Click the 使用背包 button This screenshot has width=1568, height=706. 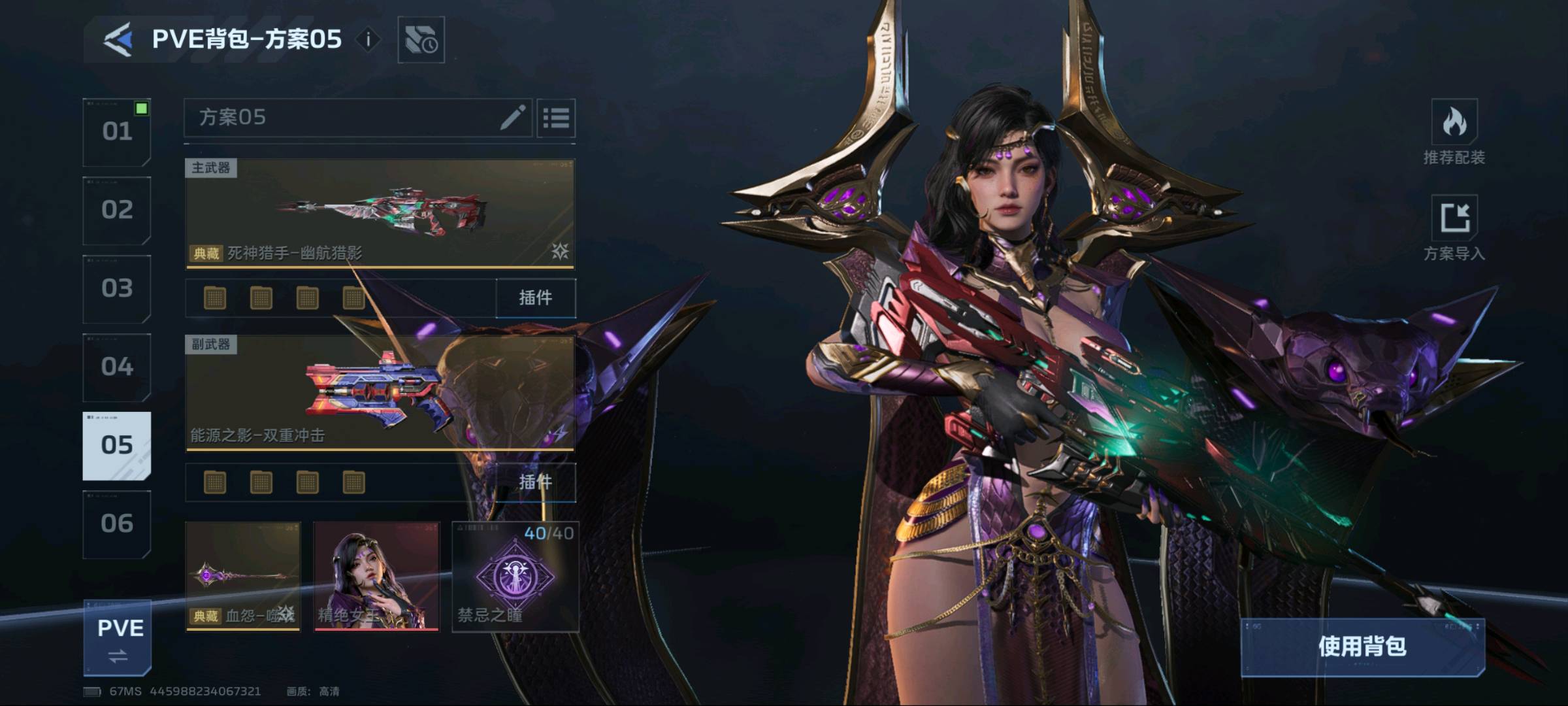tap(1362, 647)
